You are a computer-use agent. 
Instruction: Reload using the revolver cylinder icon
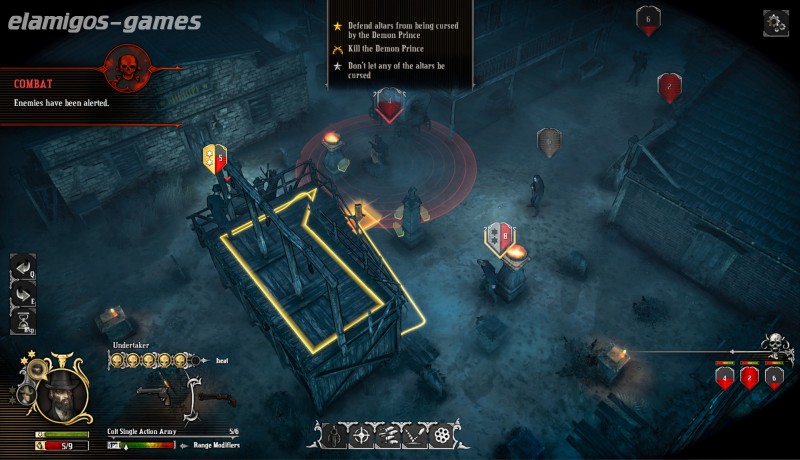[442, 435]
